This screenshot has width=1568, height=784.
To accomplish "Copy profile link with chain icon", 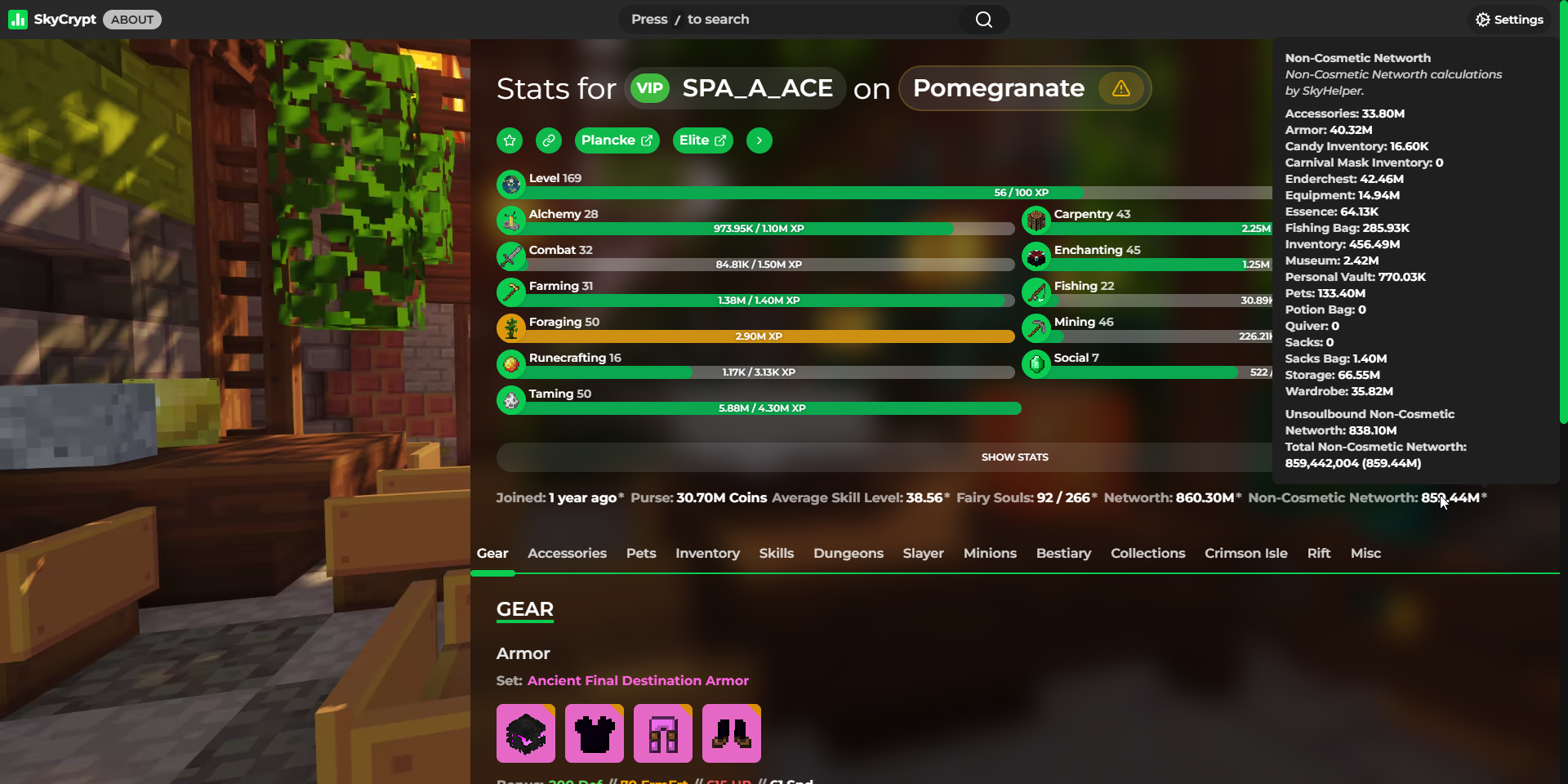I will pos(549,140).
